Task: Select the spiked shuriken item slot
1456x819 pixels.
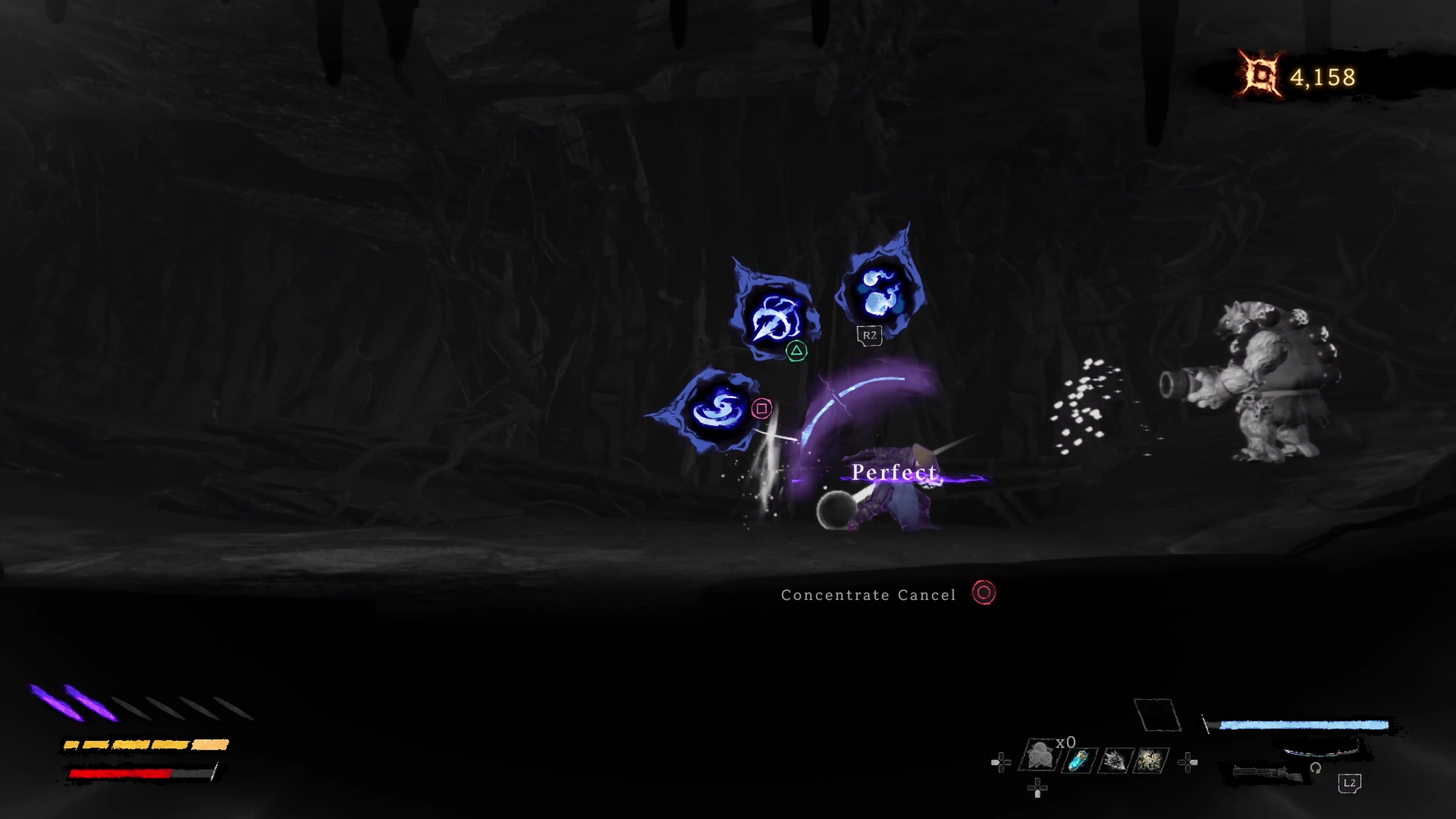Action: click(x=1115, y=761)
